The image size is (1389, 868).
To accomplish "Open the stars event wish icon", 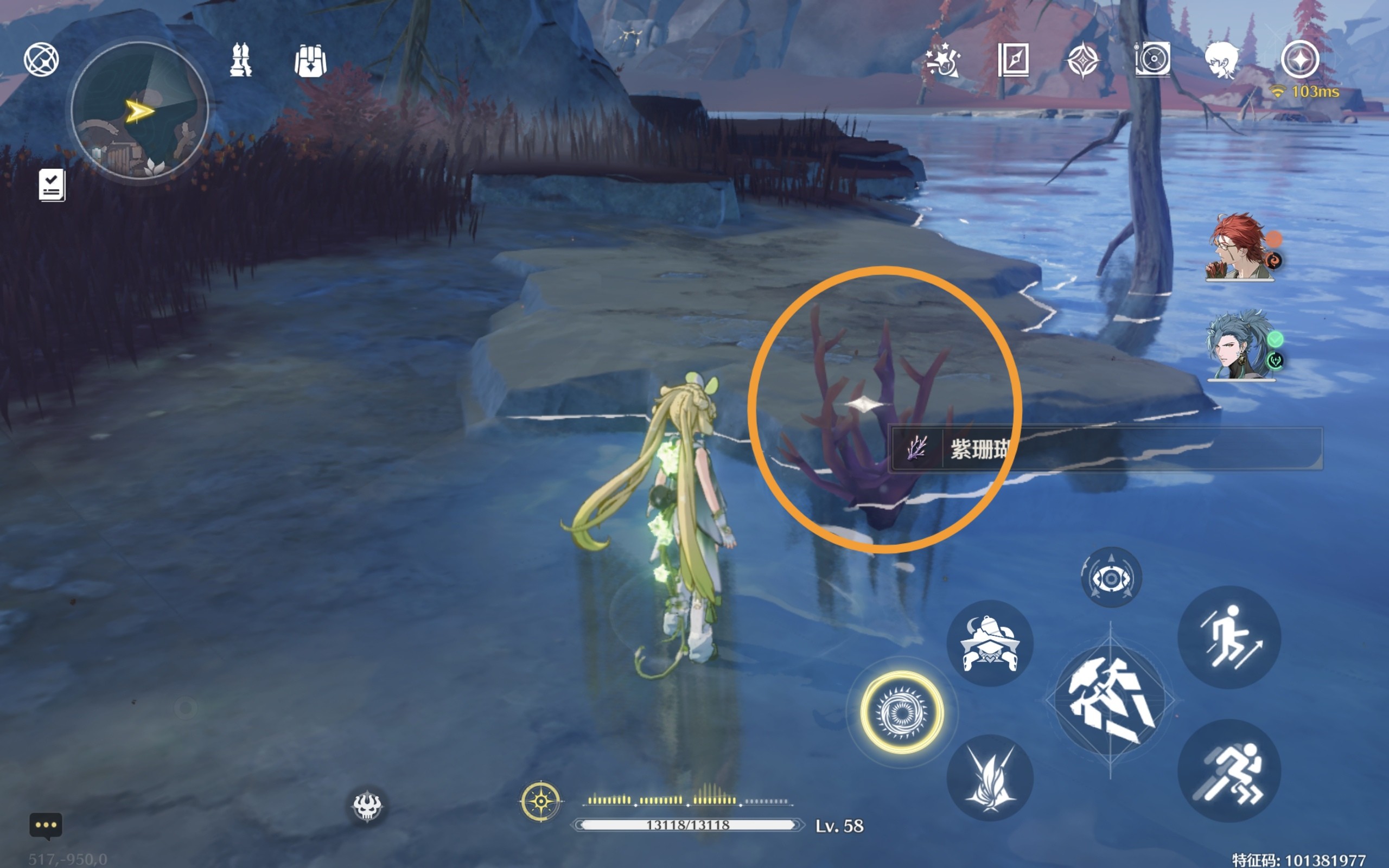I will (943, 60).
